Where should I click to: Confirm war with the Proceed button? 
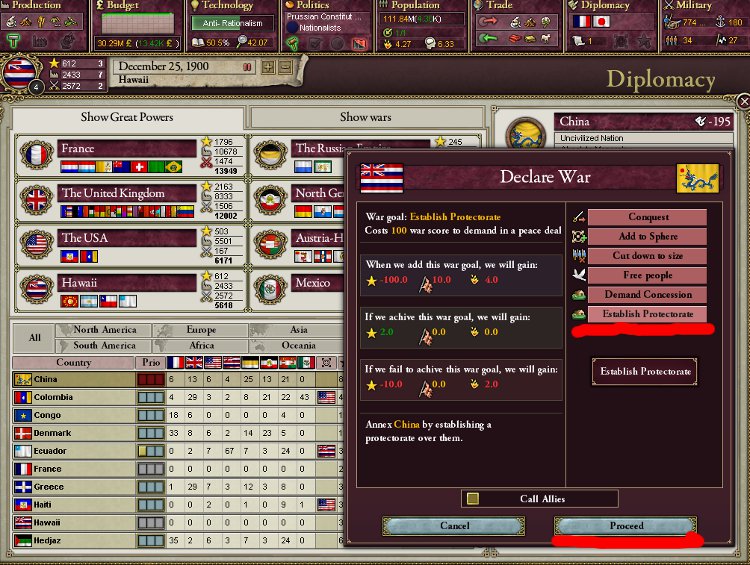[626, 526]
